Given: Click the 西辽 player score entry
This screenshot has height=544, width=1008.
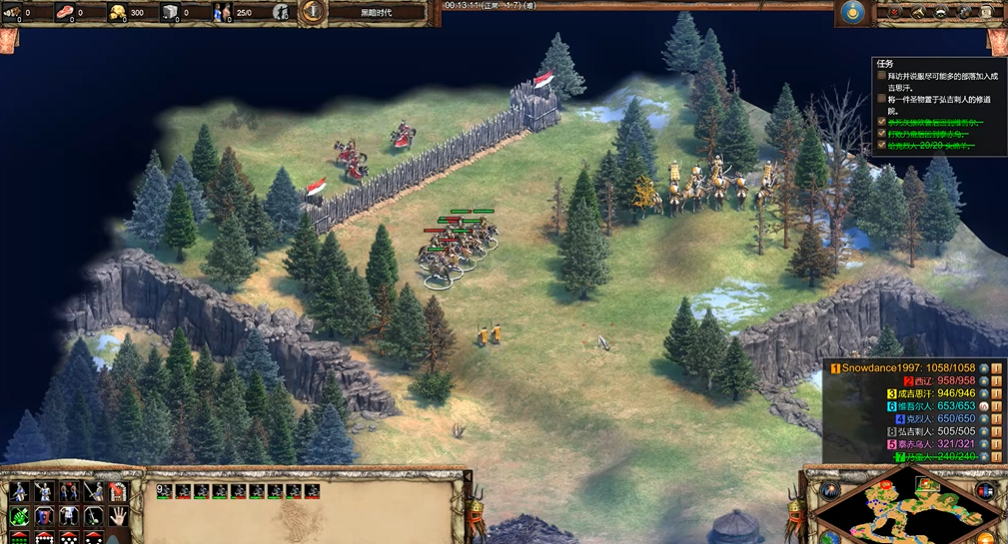Looking at the screenshot, I should (x=939, y=381).
